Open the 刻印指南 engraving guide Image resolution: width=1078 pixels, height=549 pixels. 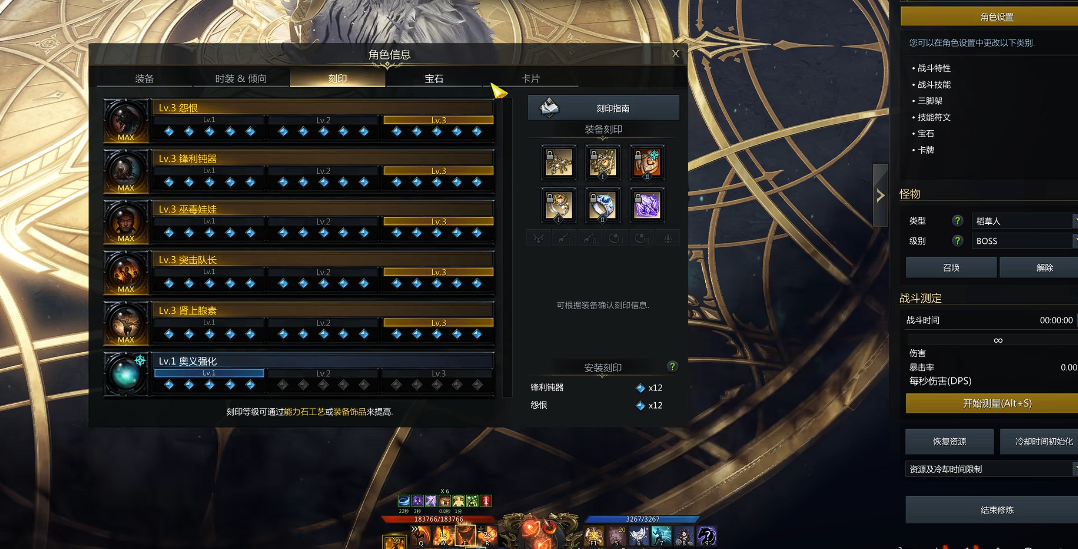point(603,107)
